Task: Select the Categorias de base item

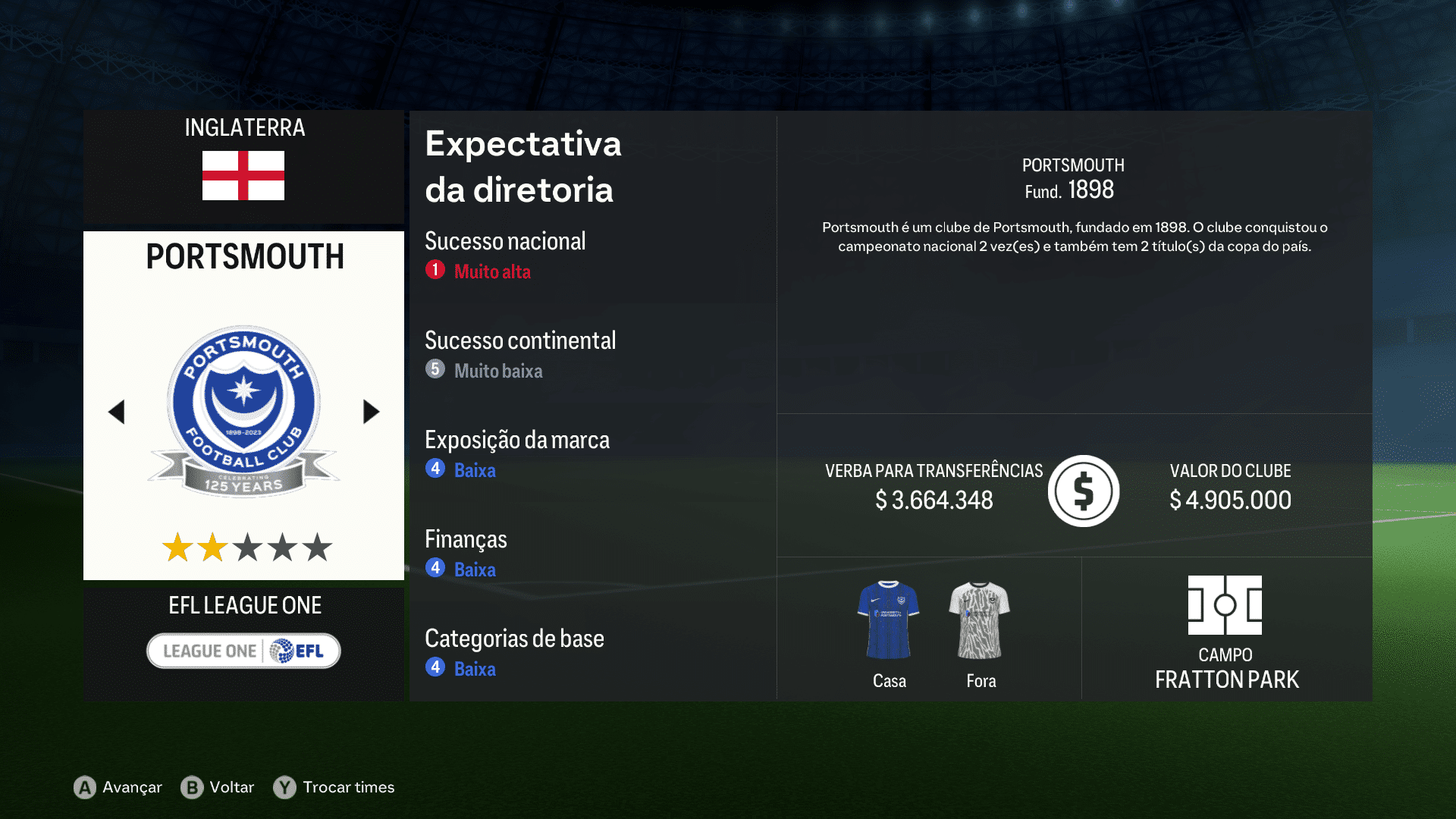Action: [x=514, y=639]
